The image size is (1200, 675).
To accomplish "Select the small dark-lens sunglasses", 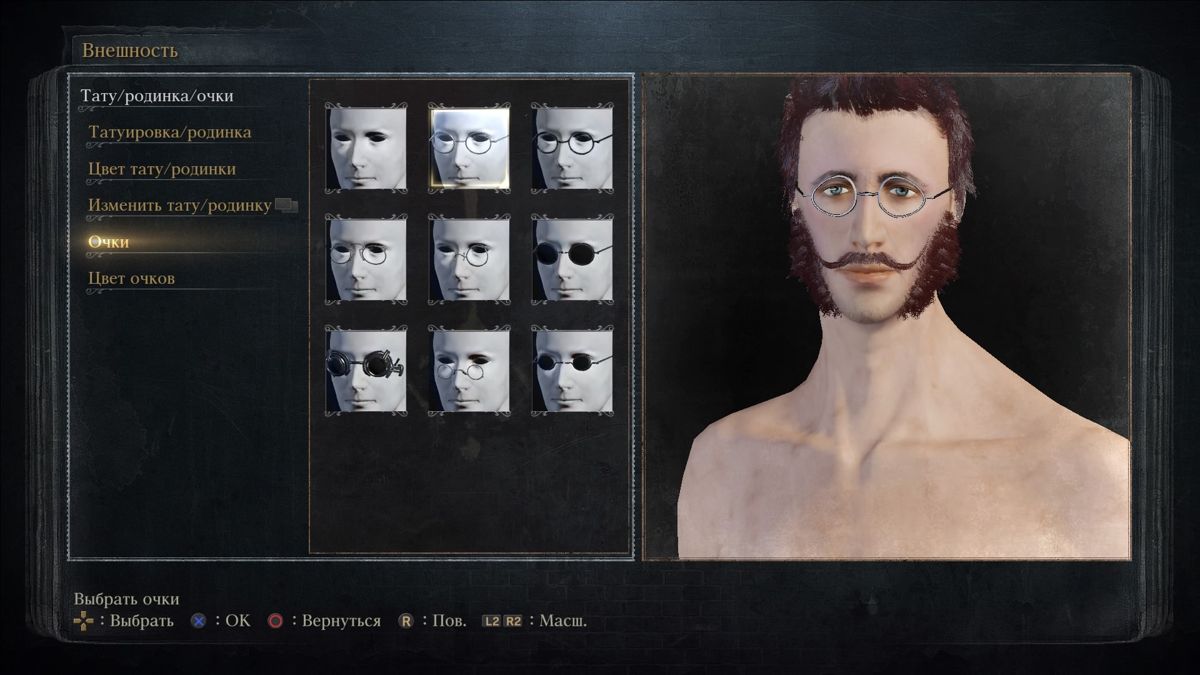I will tap(572, 369).
